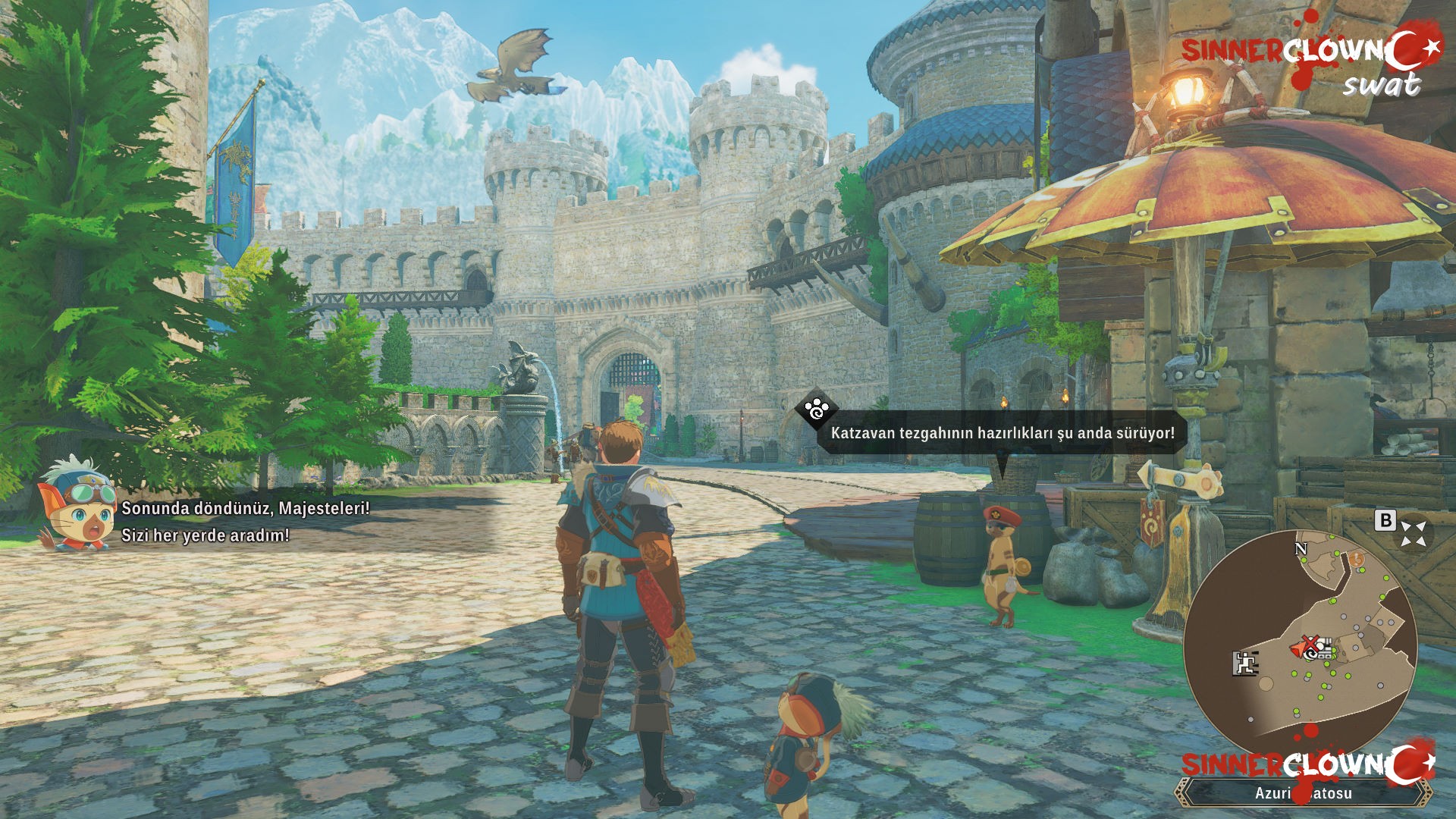This screenshot has height=819, width=1456.
Task: Click the N compass marker on the minimap
Action: [1301, 550]
